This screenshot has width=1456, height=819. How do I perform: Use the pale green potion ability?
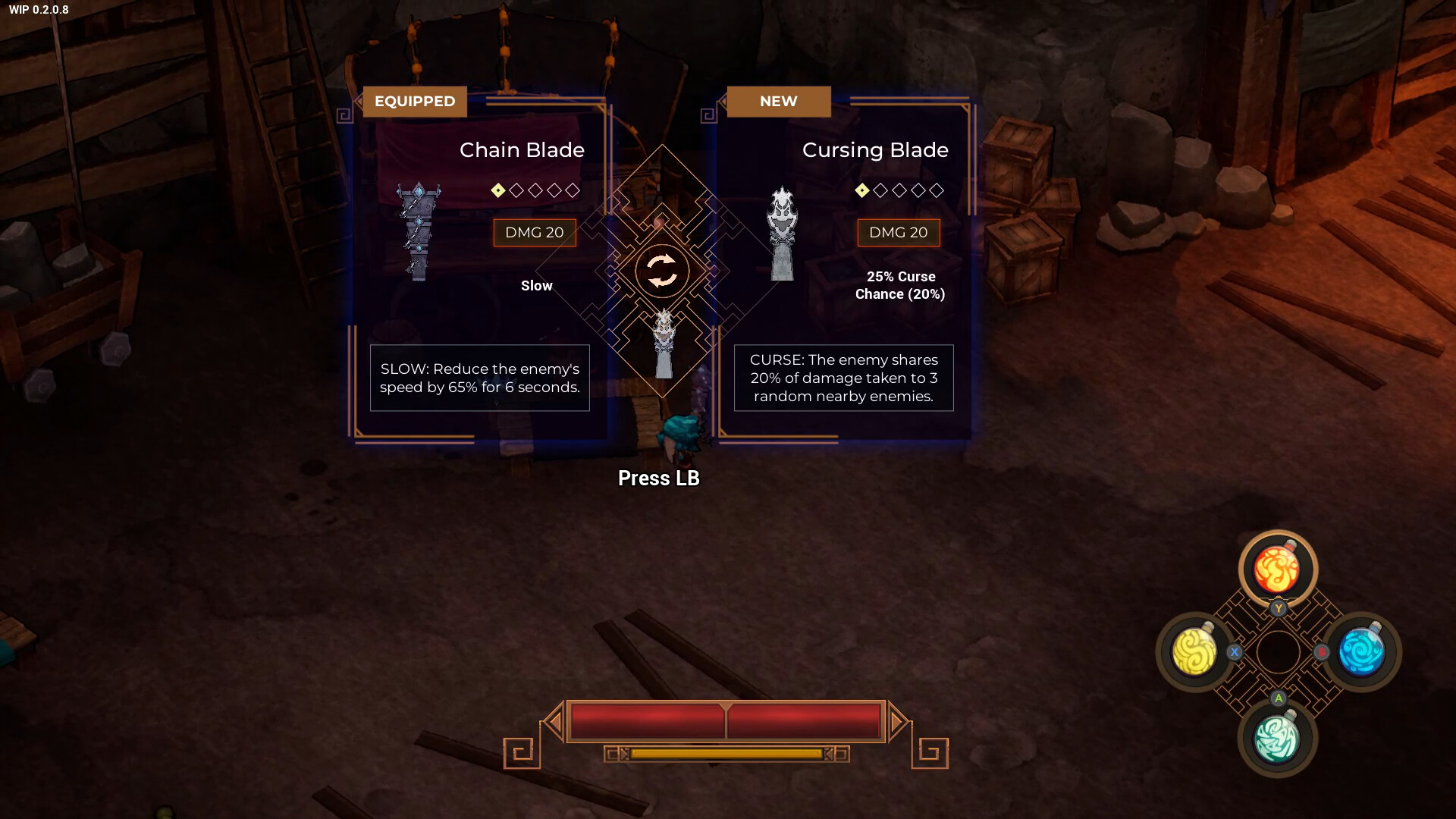click(1277, 739)
